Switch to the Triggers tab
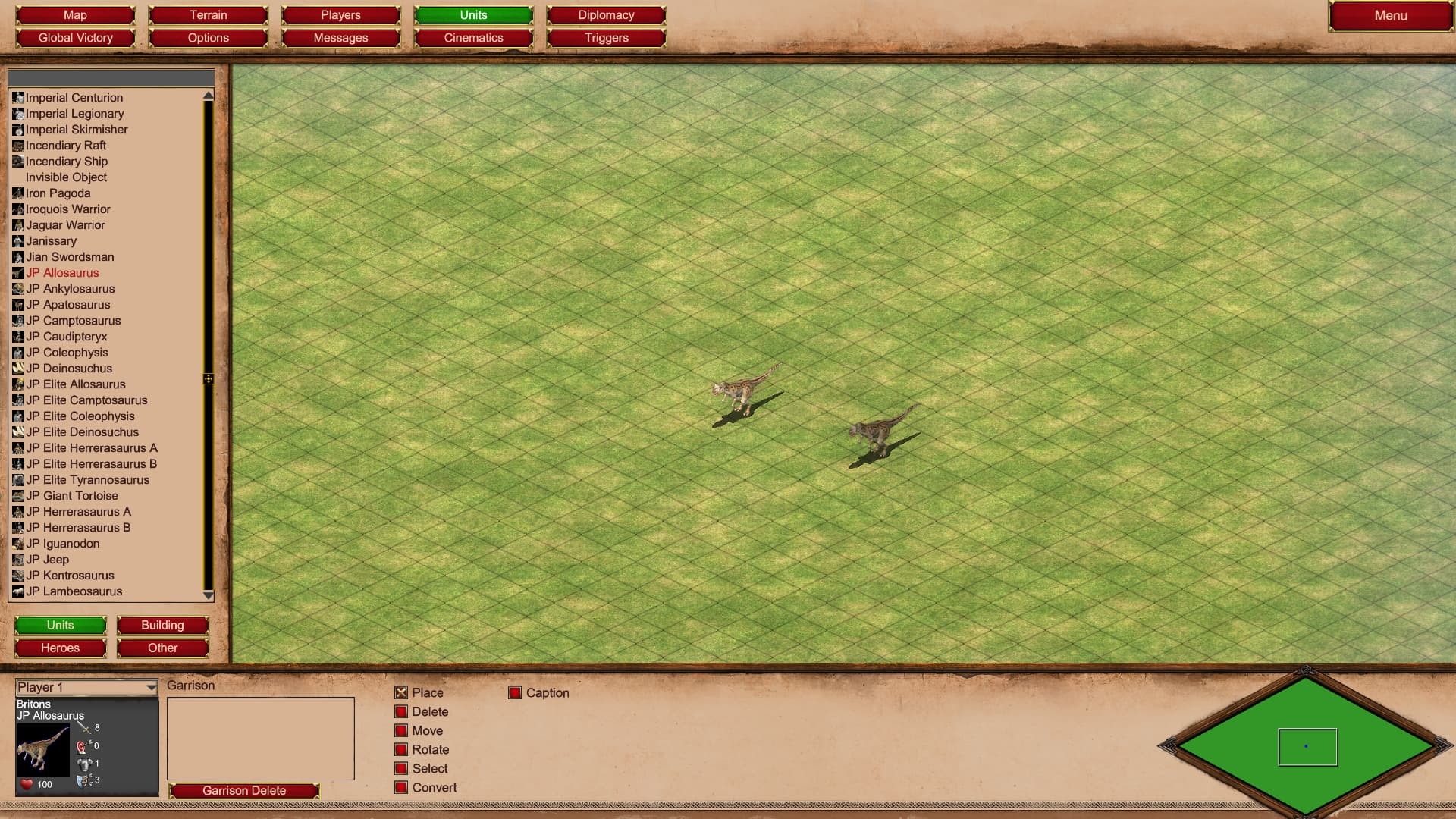This screenshot has height=819, width=1456. [x=606, y=37]
